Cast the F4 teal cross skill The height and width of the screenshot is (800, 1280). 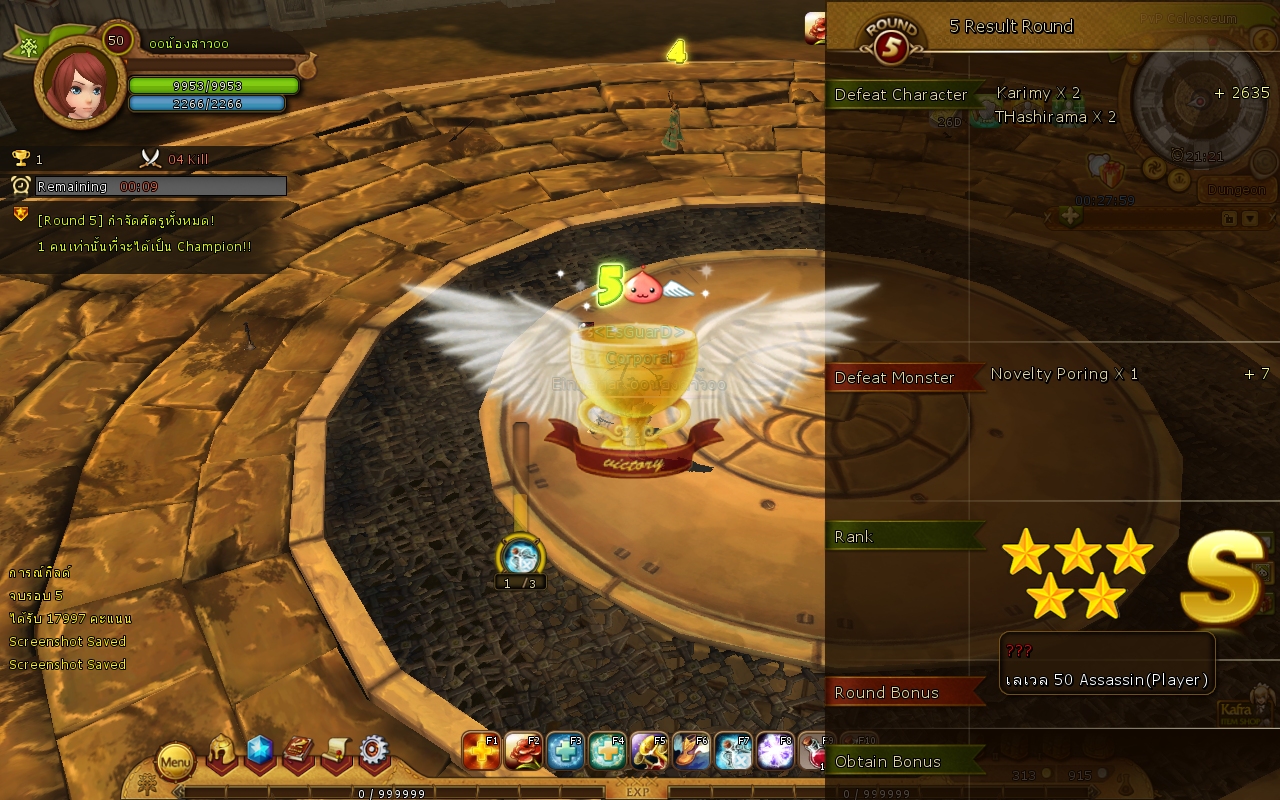[607, 751]
